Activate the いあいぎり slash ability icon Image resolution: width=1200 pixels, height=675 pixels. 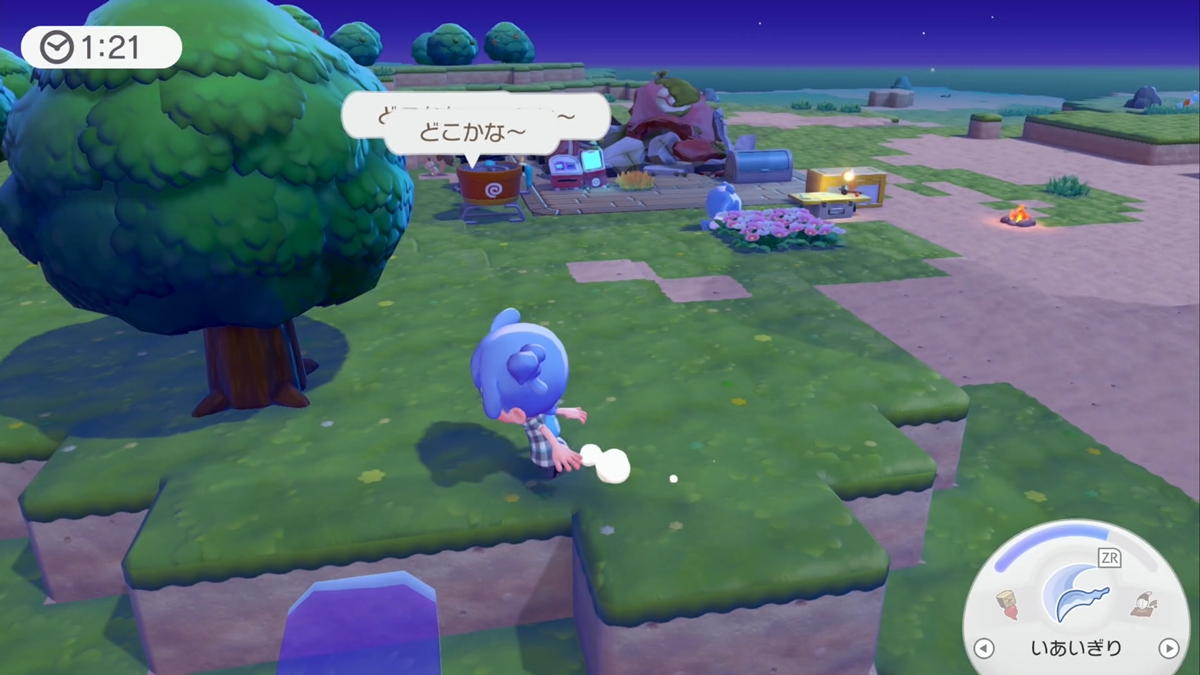(x=1075, y=593)
